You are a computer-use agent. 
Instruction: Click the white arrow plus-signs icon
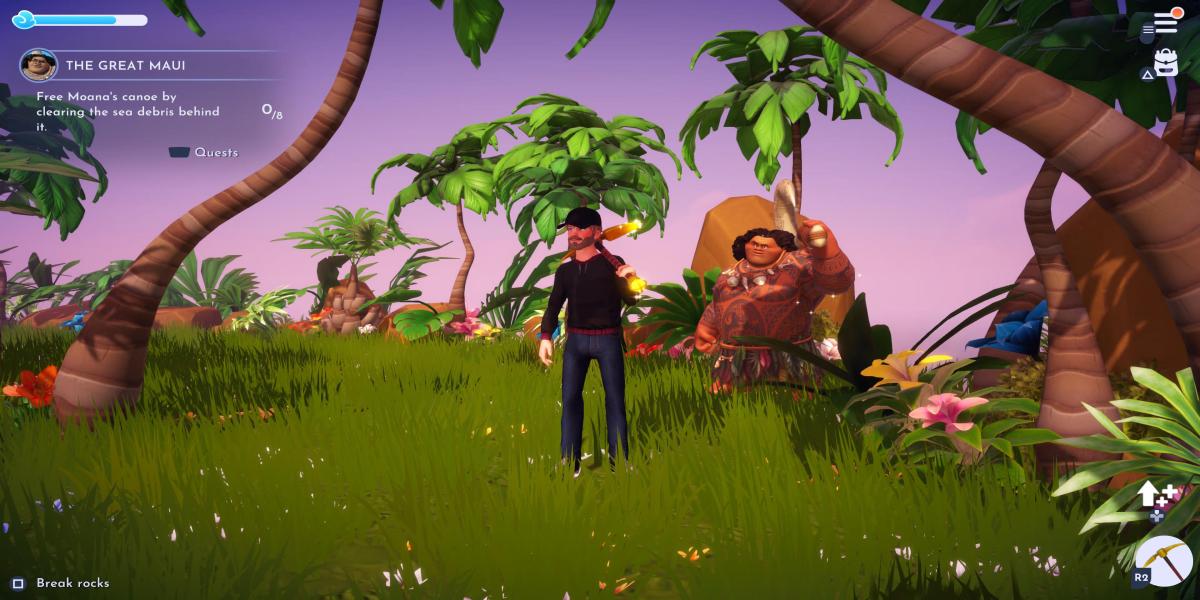coord(1155,498)
